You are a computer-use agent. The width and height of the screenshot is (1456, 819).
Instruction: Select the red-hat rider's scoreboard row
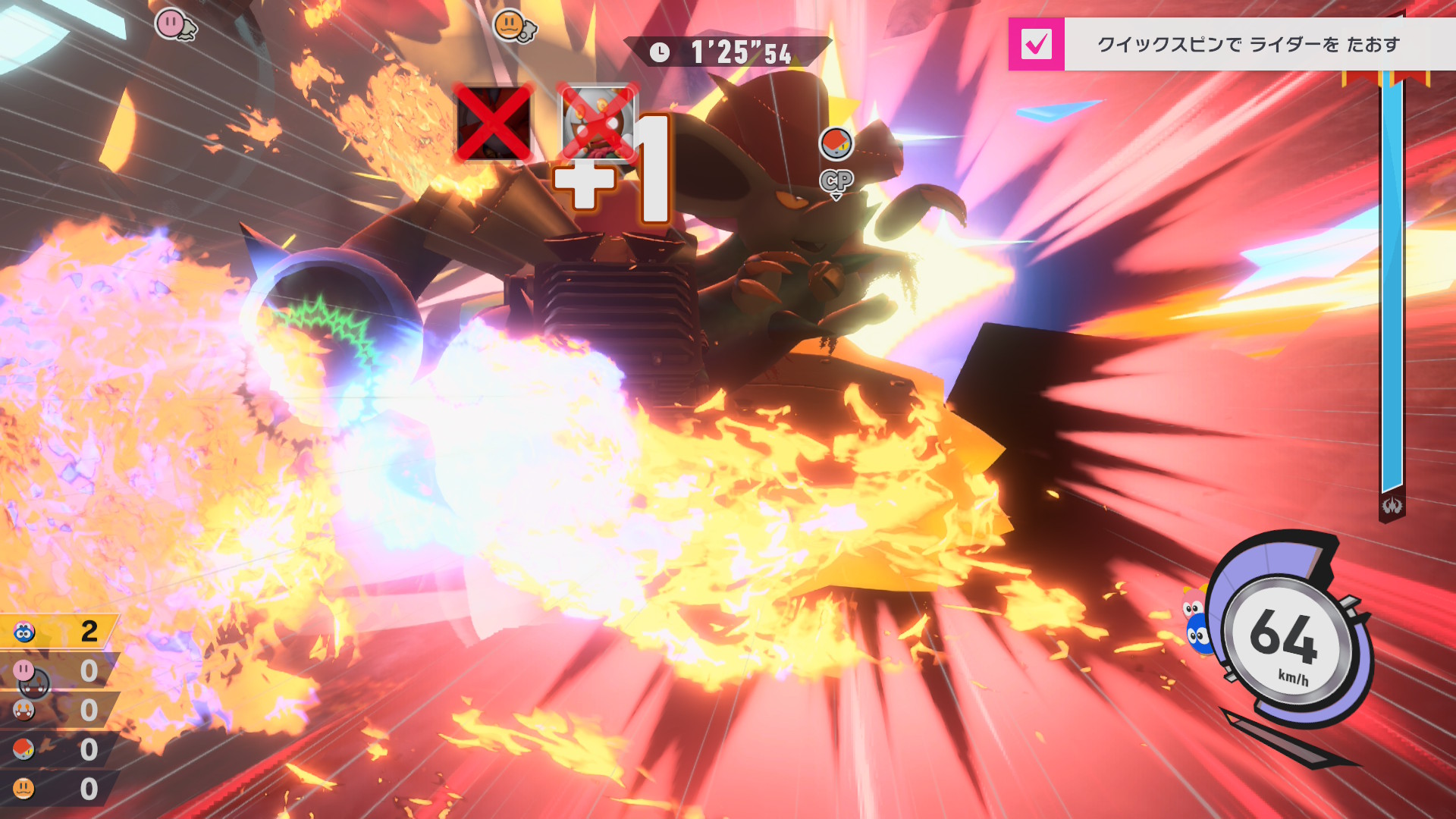tap(59, 749)
